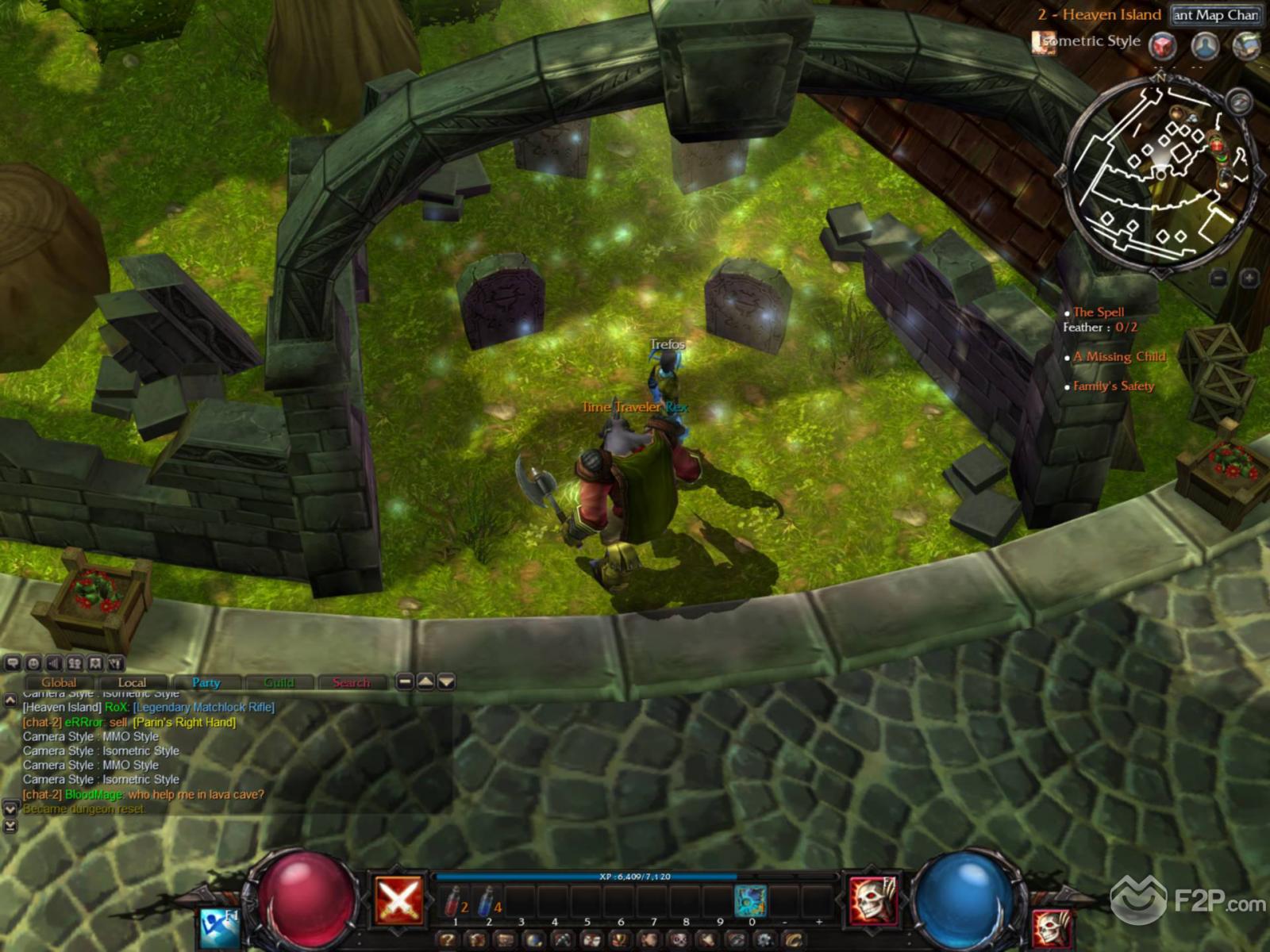The image size is (1270, 952).
Task: Use the blue mana potion in slot 2
Action: (x=487, y=901)
